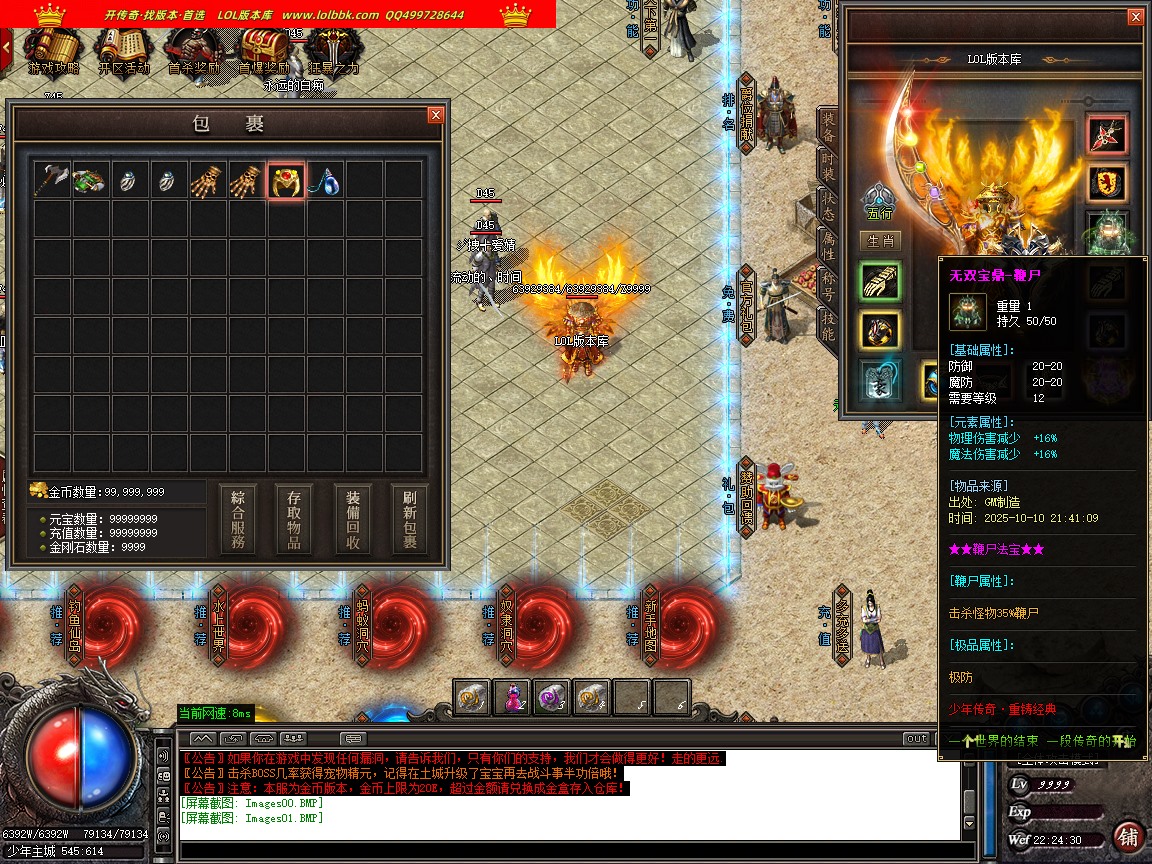Select the blue gem necklace in the bag
The width and height of the screenshot is (1152, 864).
coord(325,180)
